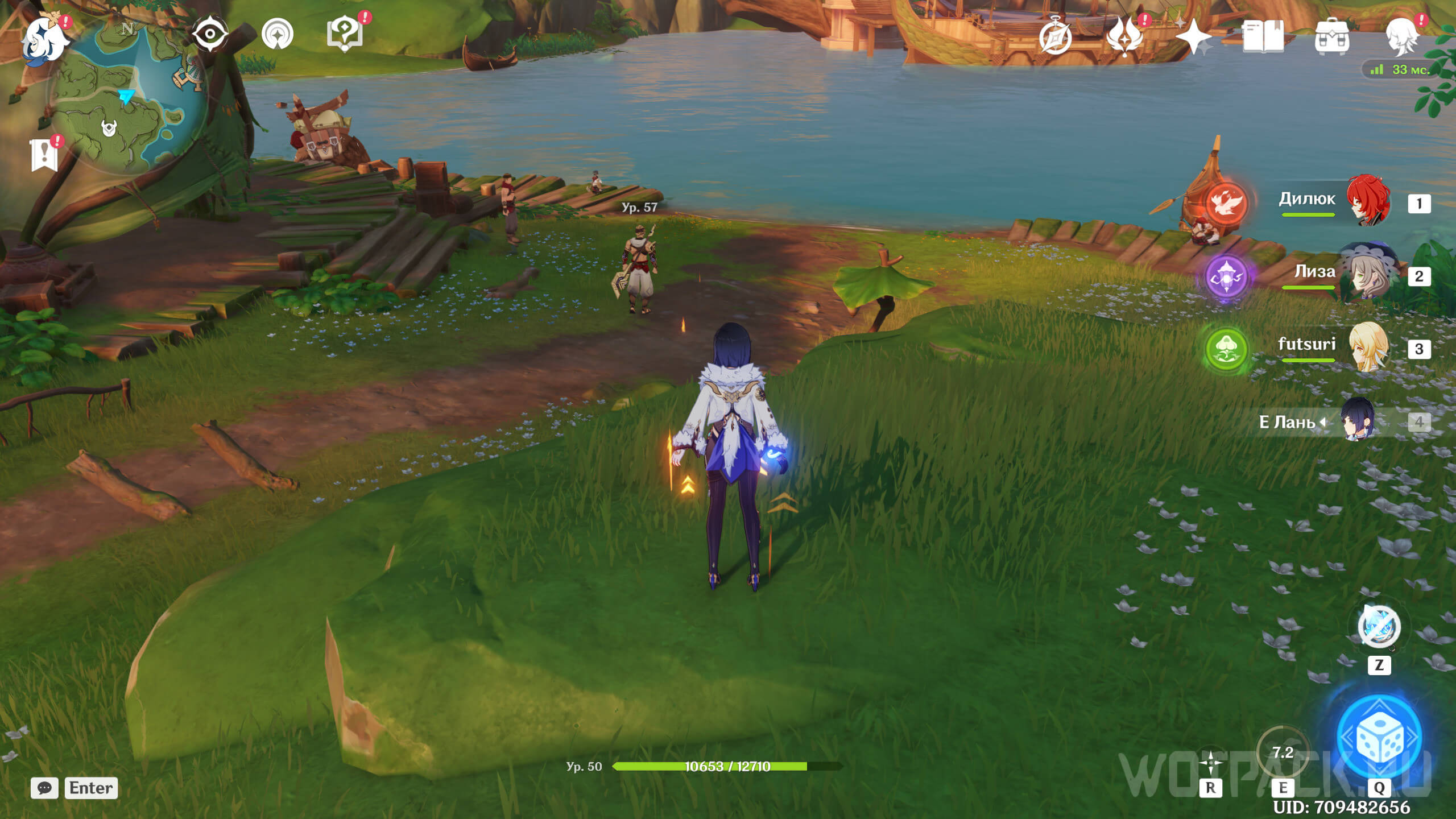Toggle elemental sight eye icon
Image resolution: width=1456 pixels, height=819 pixels.
[x=210, y=34]
